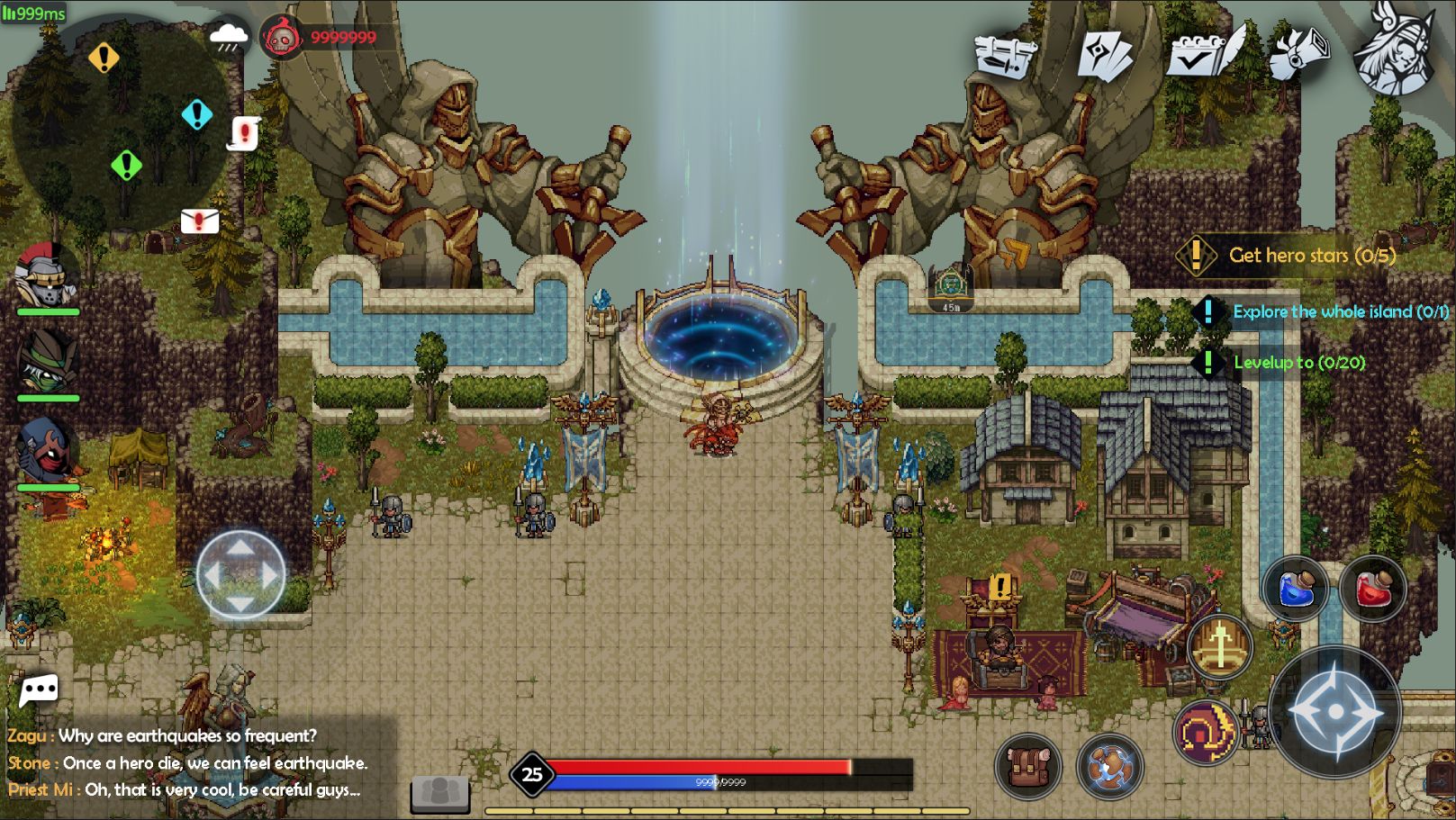Image resolution: width=1456 pixels, height=820 pixels.
Task: Use the red health potion
Action: pyautogui.click(x=1372, y=590)
